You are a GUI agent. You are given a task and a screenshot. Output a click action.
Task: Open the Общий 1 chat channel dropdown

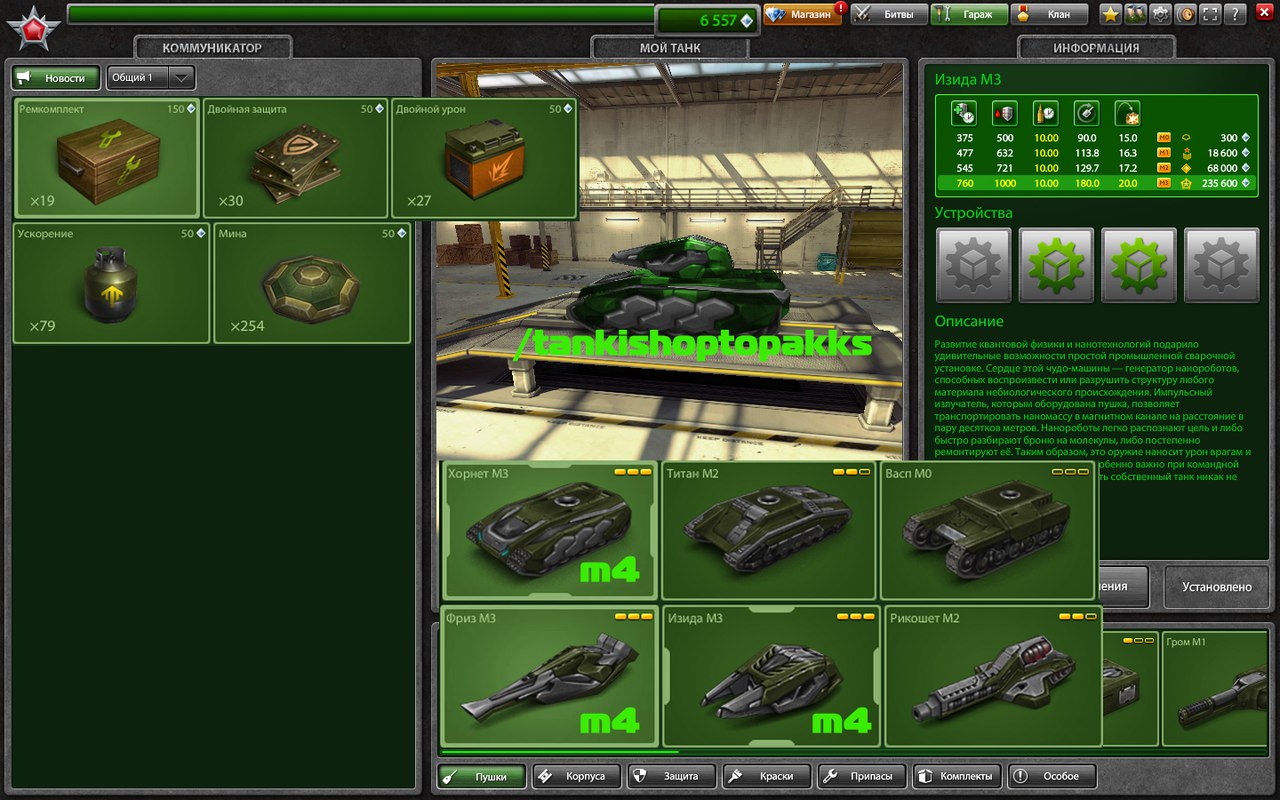coord(181,78)
